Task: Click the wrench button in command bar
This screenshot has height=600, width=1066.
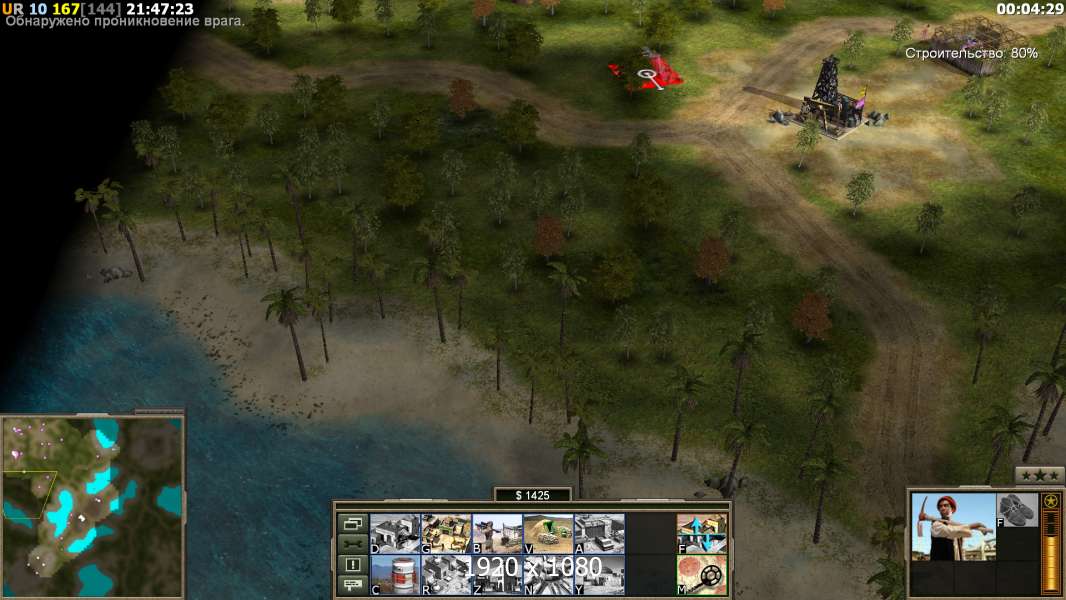Action: click(352, 544)
